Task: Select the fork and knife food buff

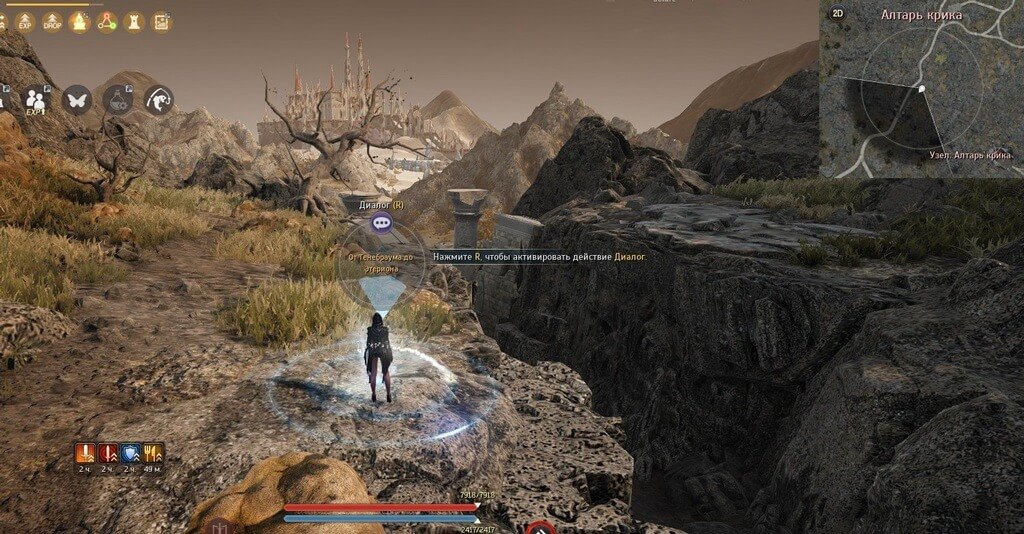Action: point(153,453)
